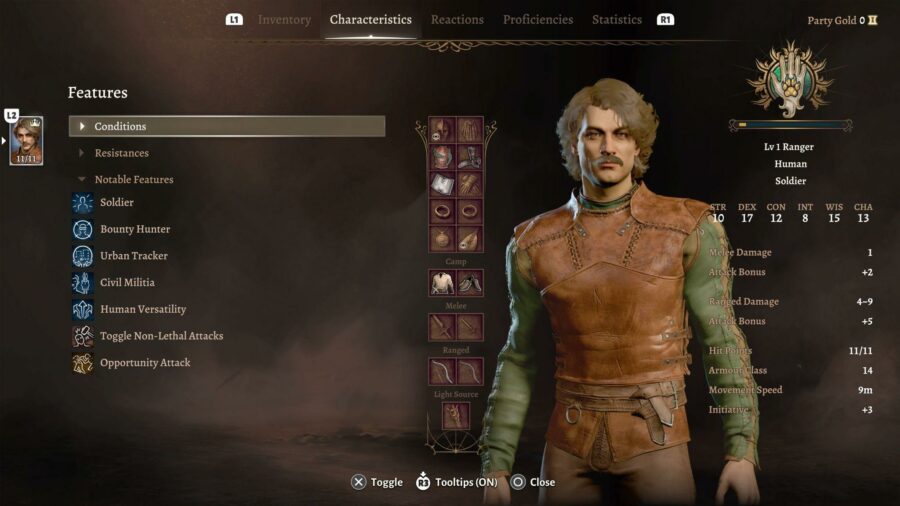Select the Opportunity Attack feature
Image resolution: width=900 pixels, height=506 pixels.
tap(144, 363)
